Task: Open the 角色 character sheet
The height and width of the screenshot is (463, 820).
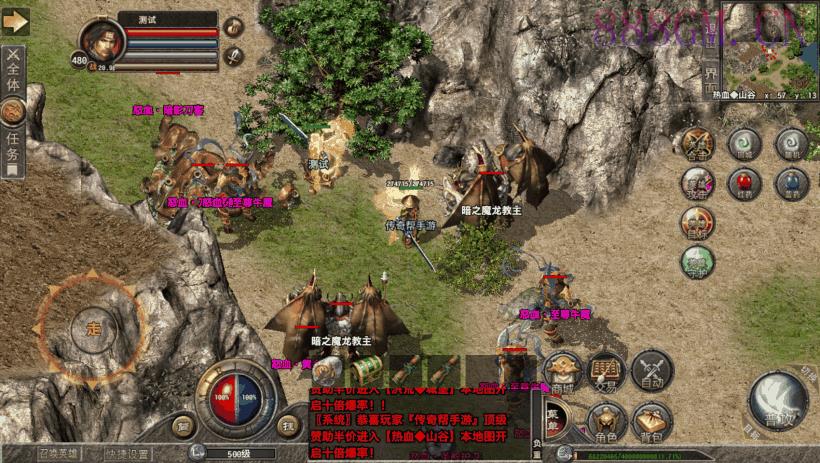Action: point(606,420)
